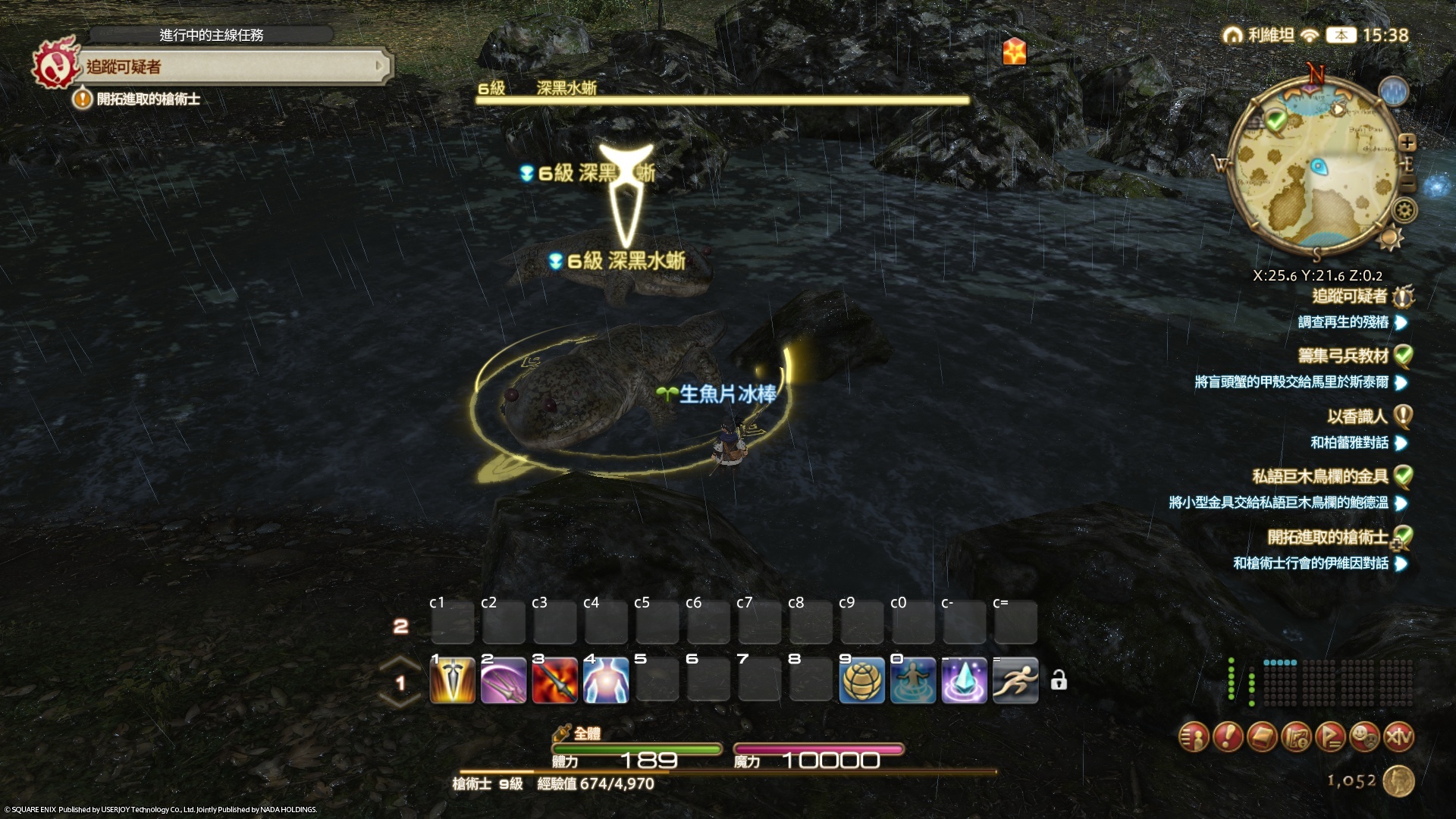Toggle the hotbar padlock icon
The height and width of the screenshot is (819, 1456).
click(x=1059, y=680)
